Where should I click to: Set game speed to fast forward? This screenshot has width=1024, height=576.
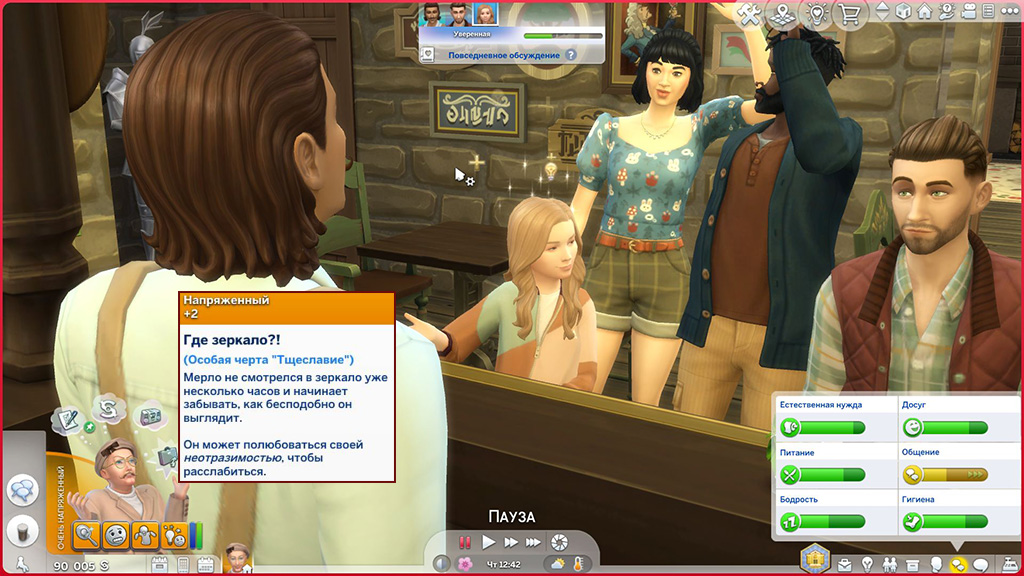point(511,542)
